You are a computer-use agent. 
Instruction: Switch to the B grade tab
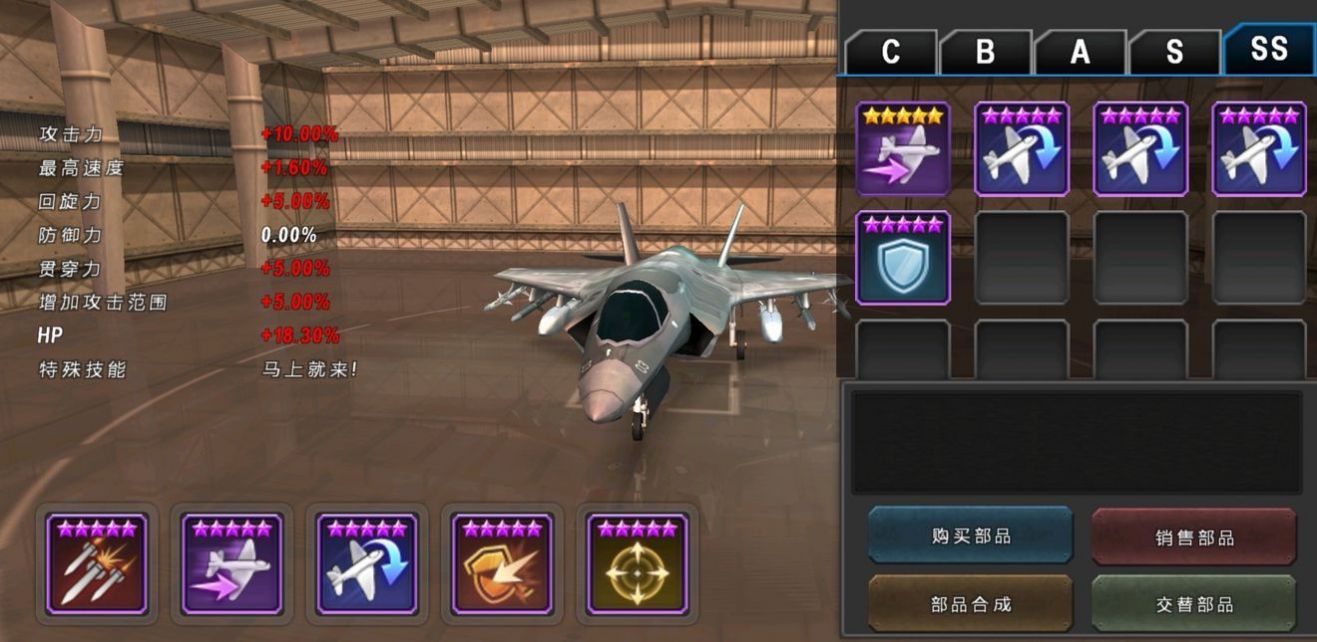coord(985,52)
